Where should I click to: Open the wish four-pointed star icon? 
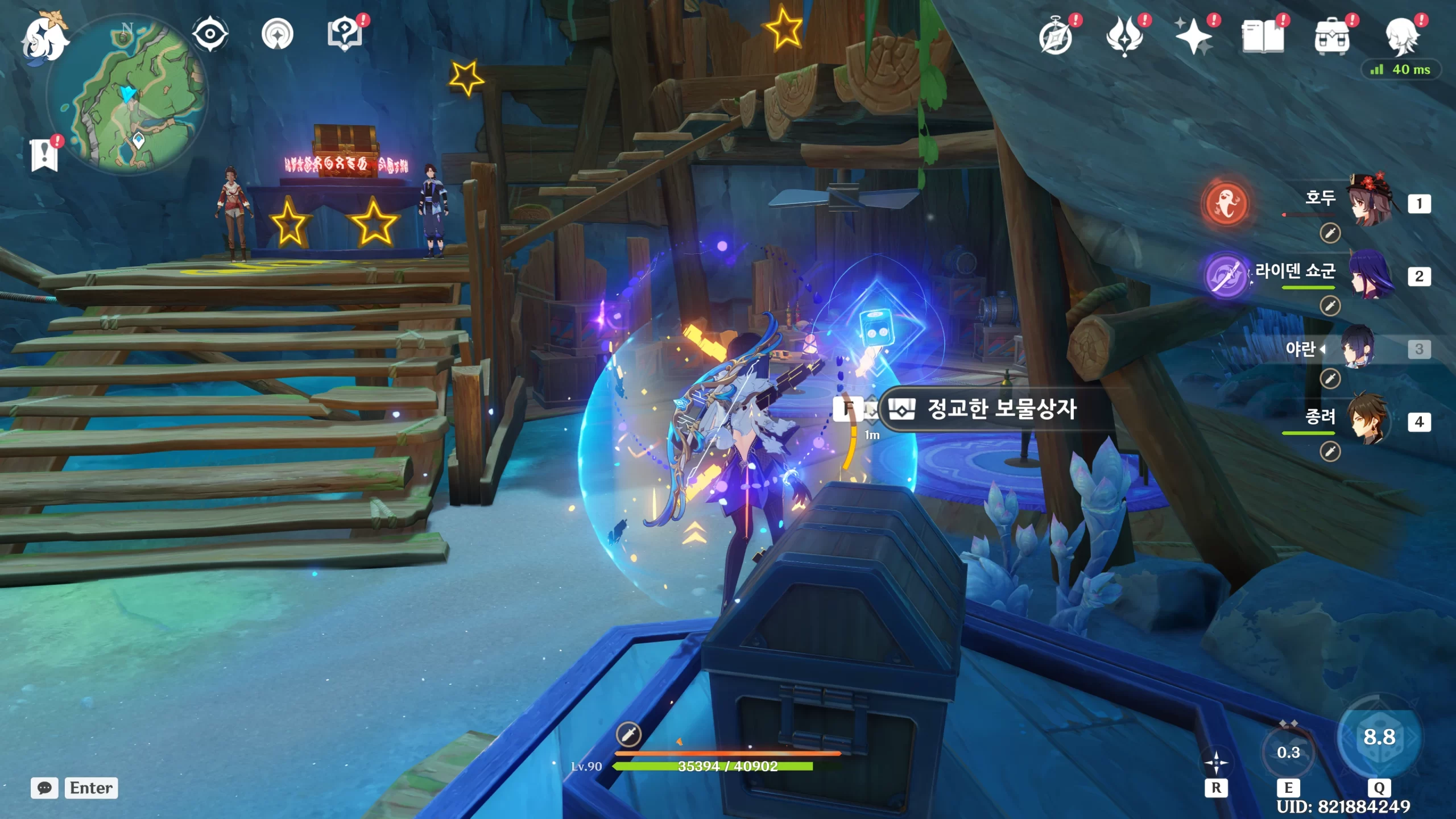(x=1193, y=38)
